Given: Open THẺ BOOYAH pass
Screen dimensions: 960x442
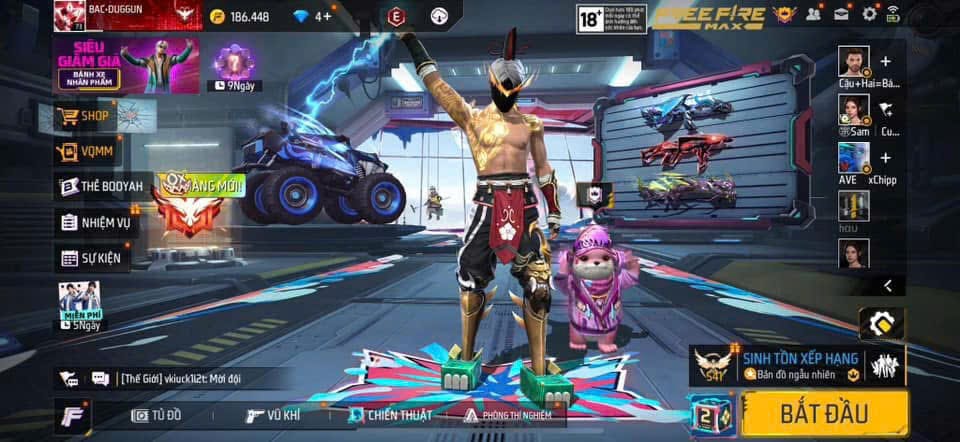Looking at the screenshot, I should click(x=100, y=186).
